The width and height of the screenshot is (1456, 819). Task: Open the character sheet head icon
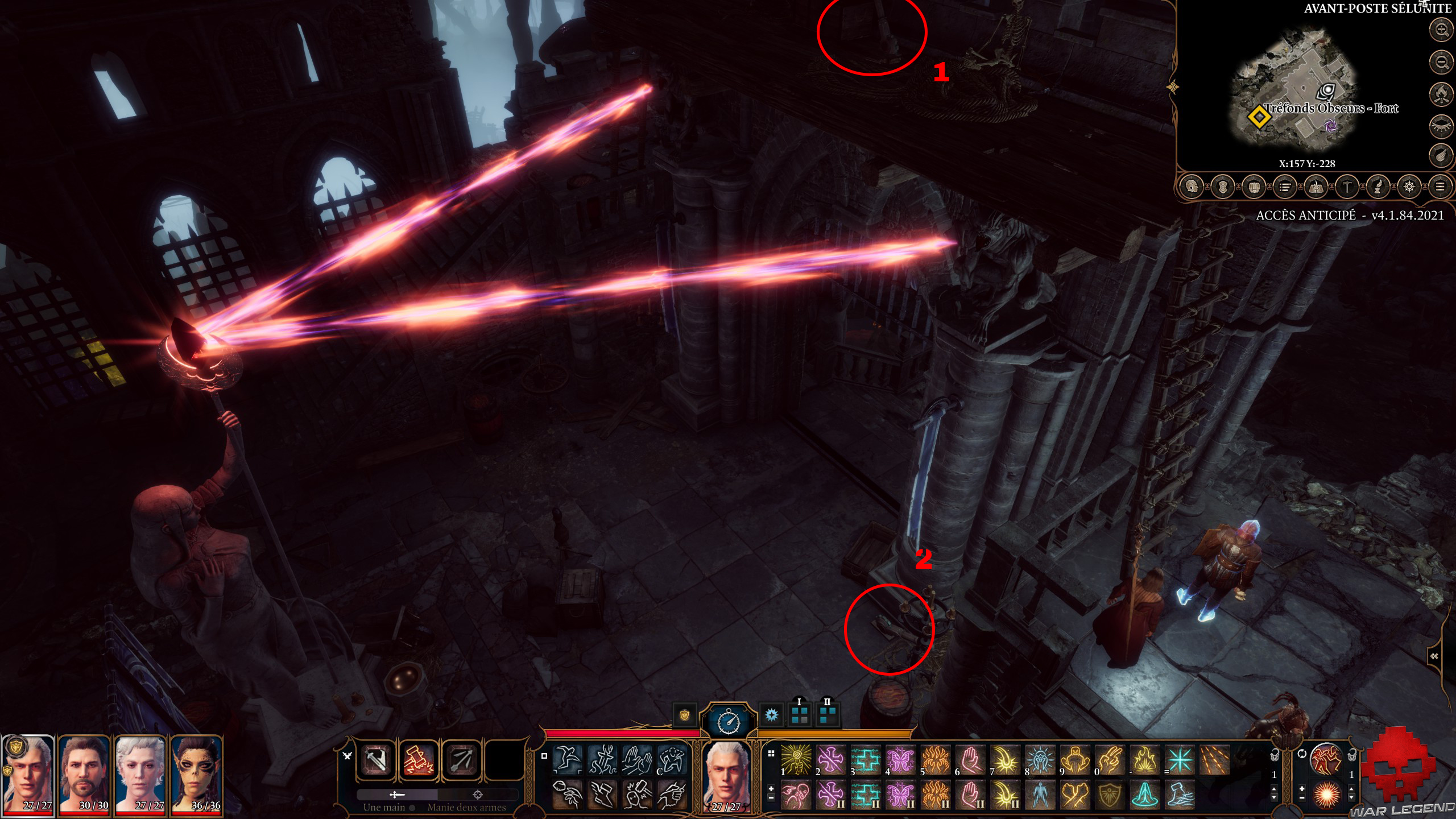tap(1192, 187)
